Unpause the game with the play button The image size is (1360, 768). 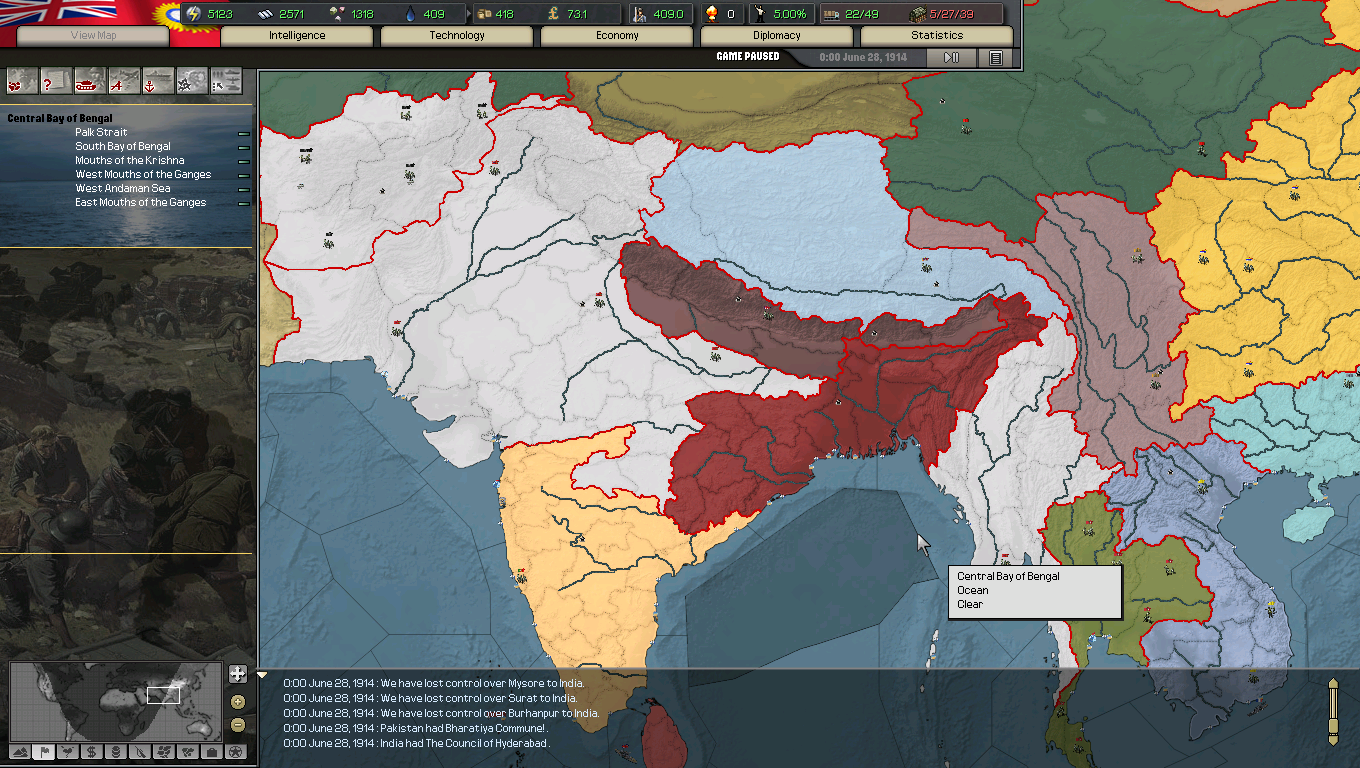tap(950, 57)
